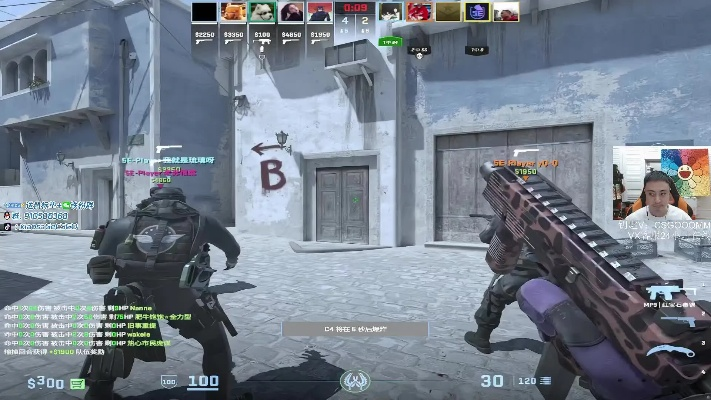Click the white dog avatar with green border
The height and width of the screenshot is (400, 711).
(x=262, y=12)
